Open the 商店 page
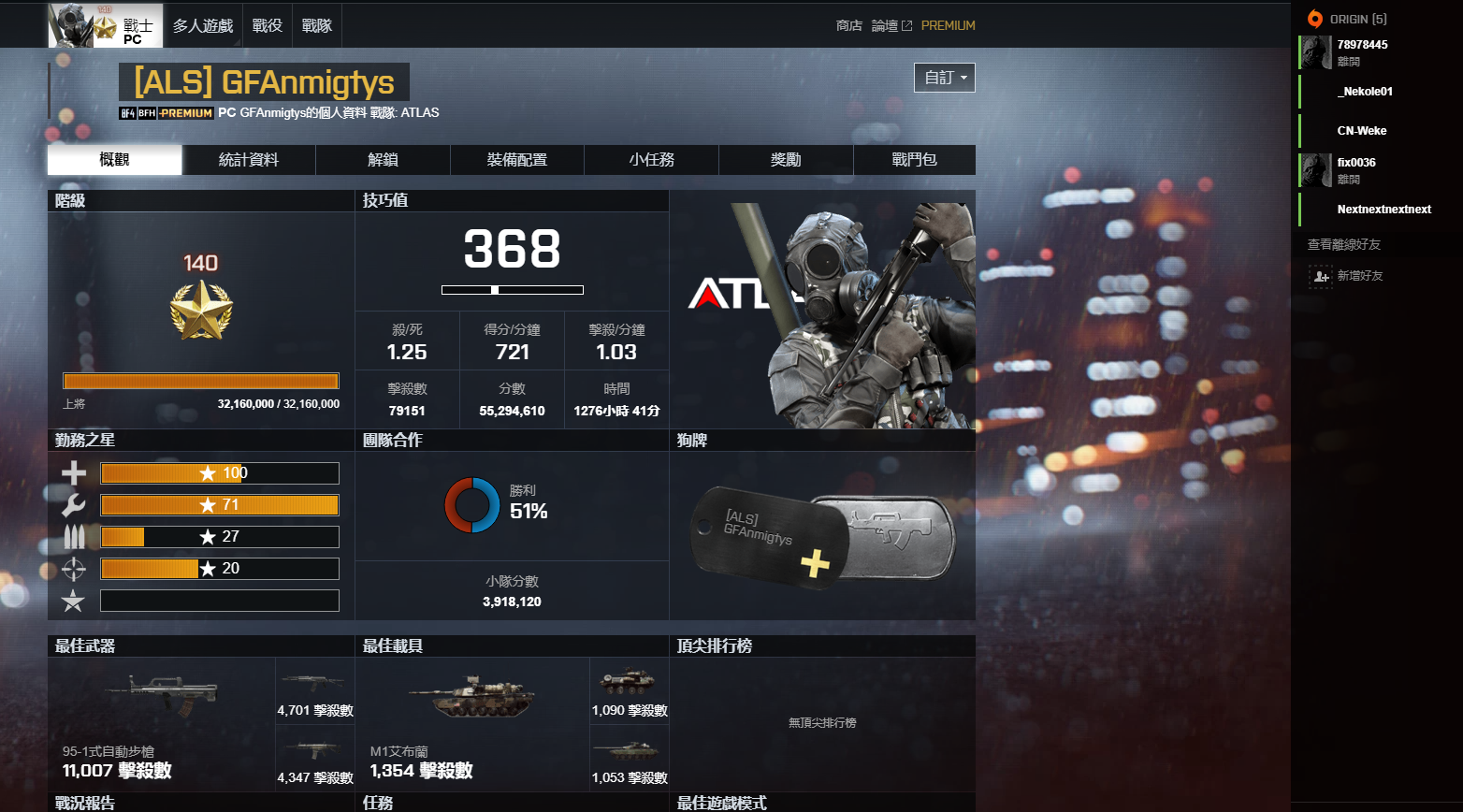 [x=848, y=25]
